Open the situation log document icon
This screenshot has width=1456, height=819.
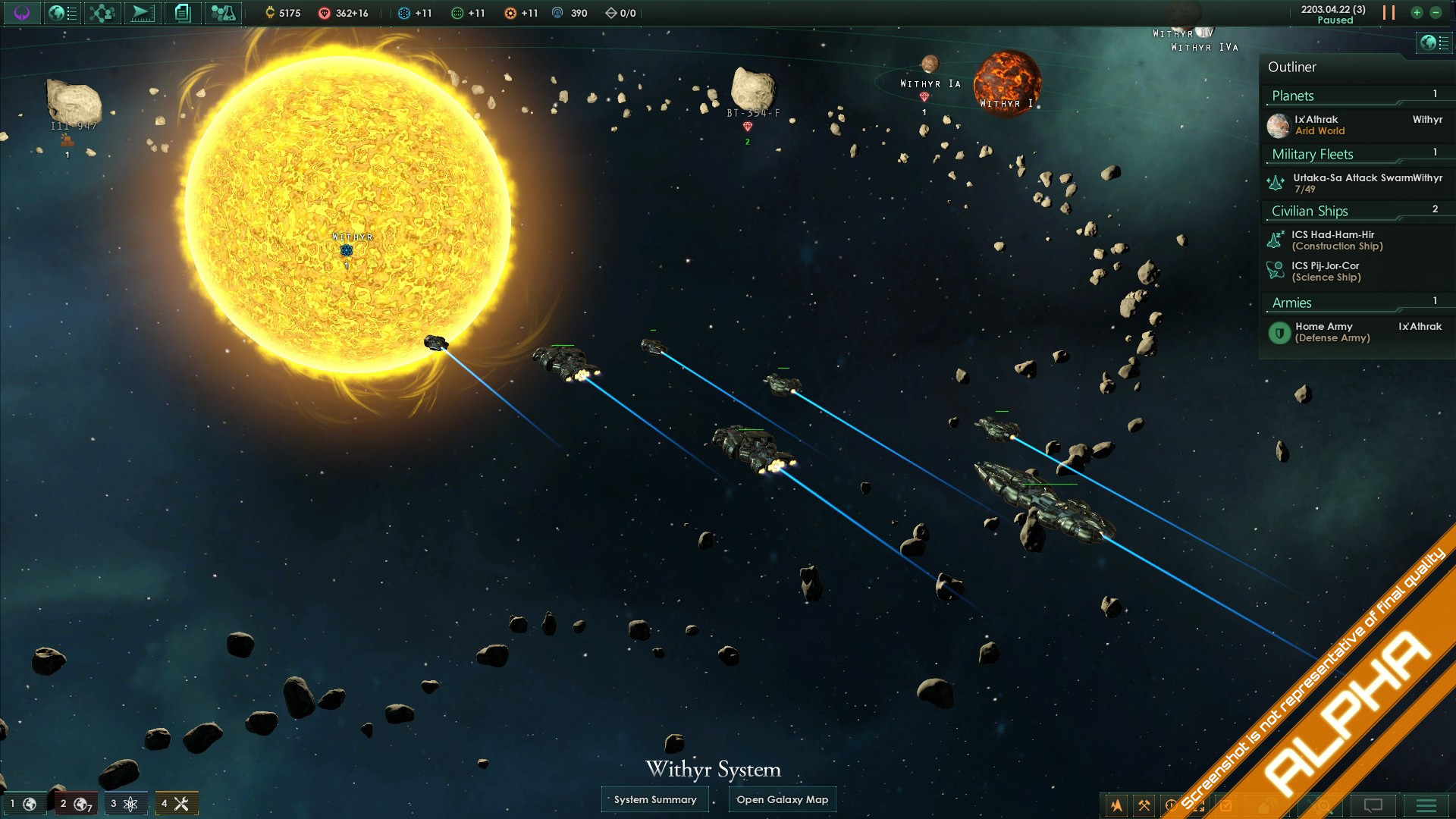(182, 13)
